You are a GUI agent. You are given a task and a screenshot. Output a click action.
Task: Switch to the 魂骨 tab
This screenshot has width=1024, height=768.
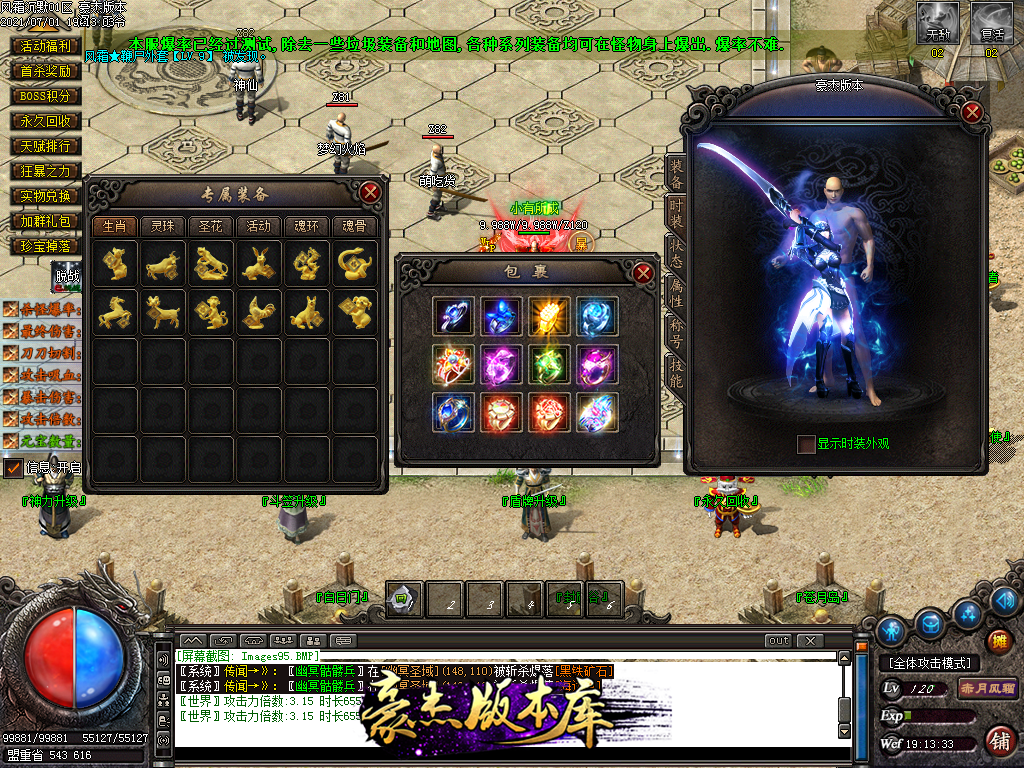(354, 226)
